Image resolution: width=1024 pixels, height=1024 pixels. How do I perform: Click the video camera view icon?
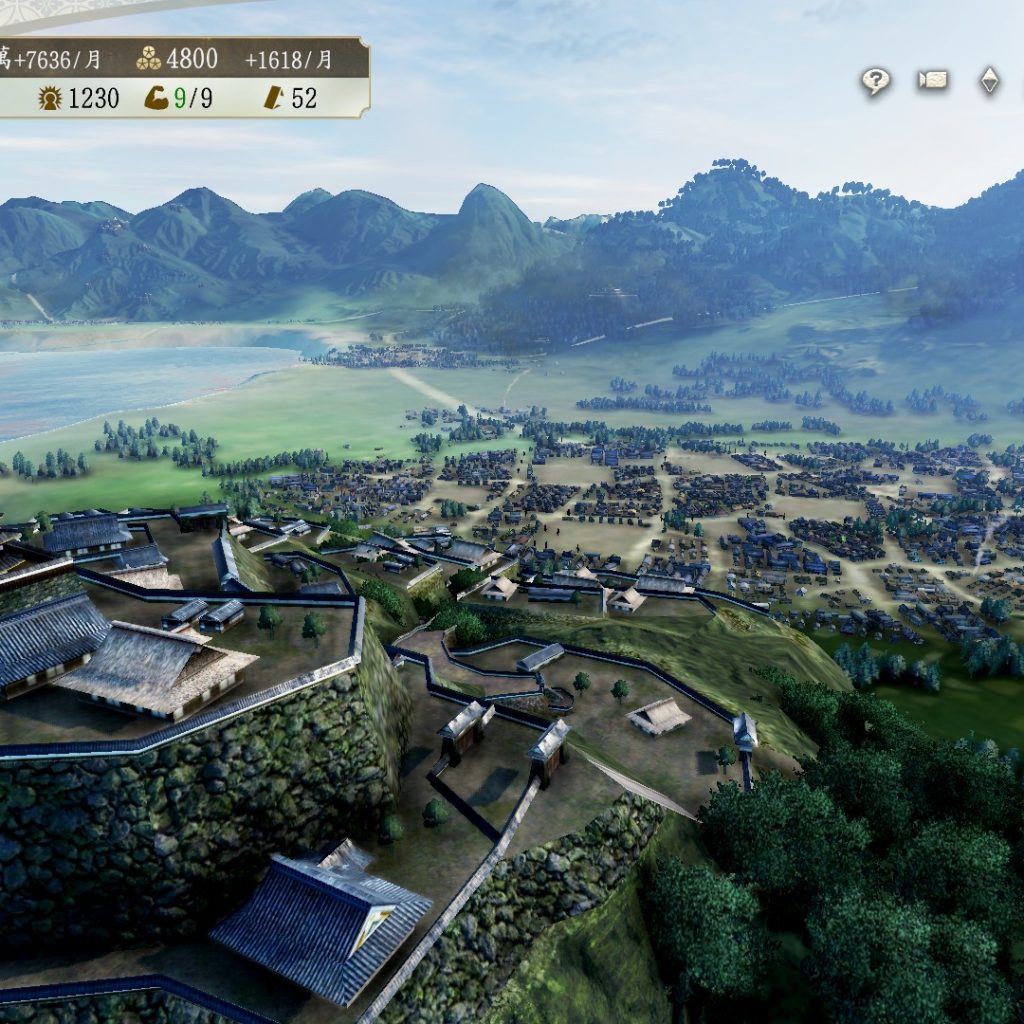tap(933, 81)
